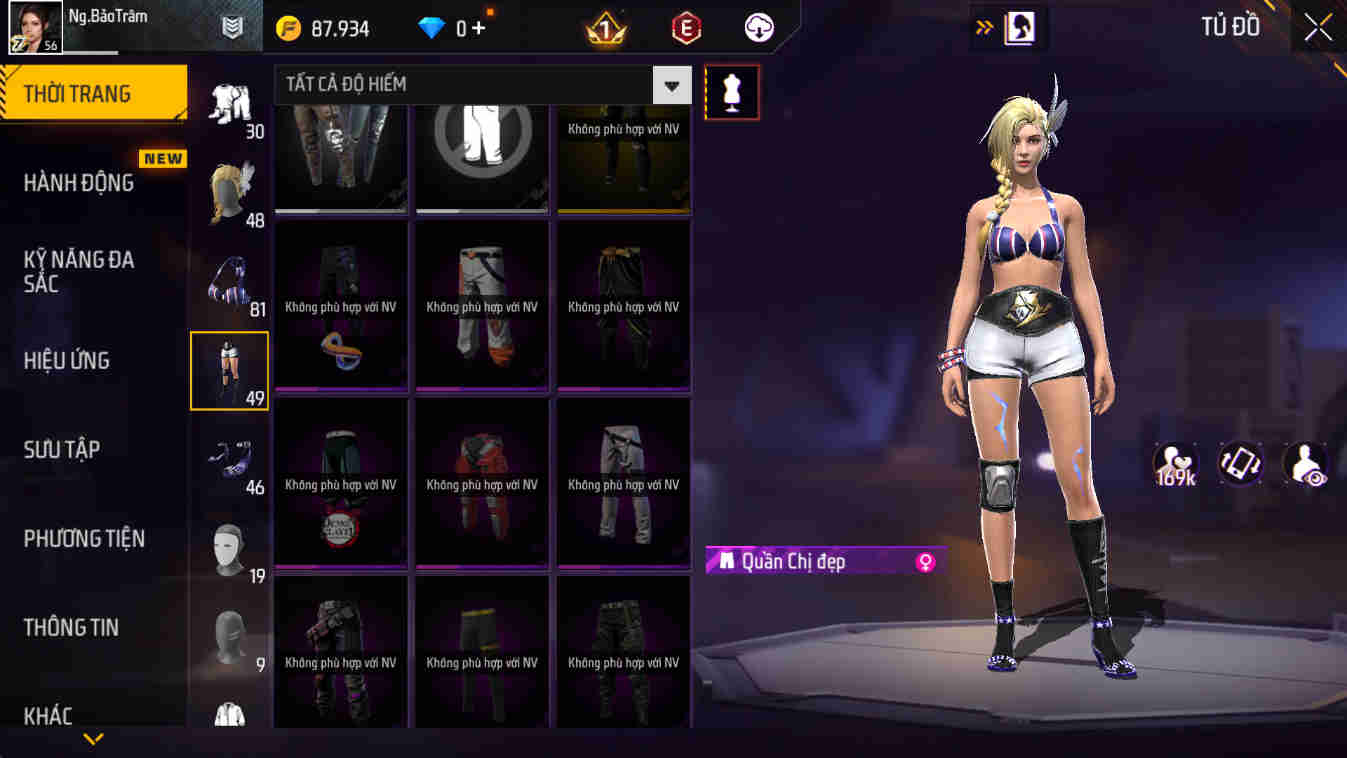Select the hood category showing 9 items
Screen dimensions: 1347x758
coord(230,630)
